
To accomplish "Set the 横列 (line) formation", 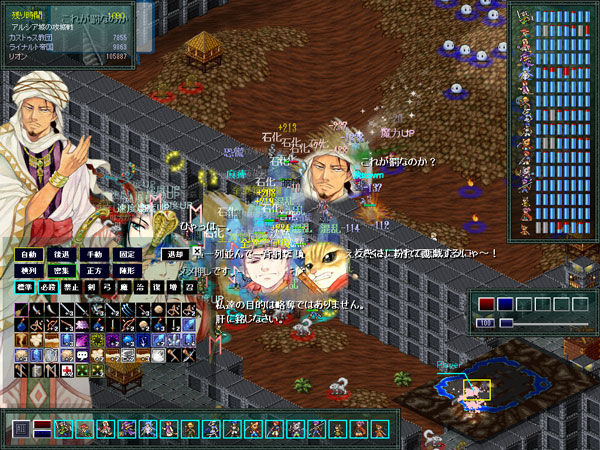I will pos(28,271).
